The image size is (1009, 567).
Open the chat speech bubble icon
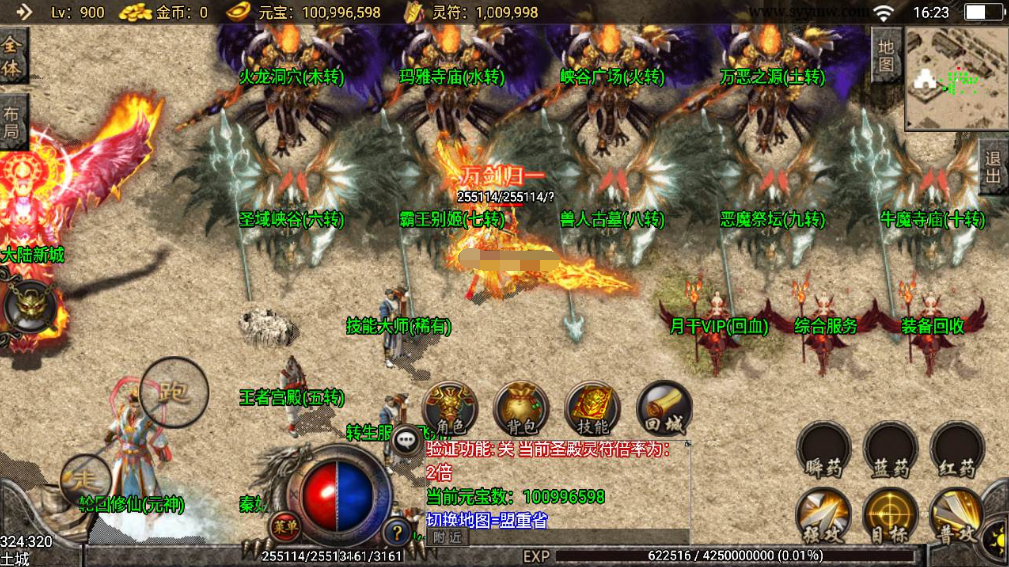coord(407,439)
